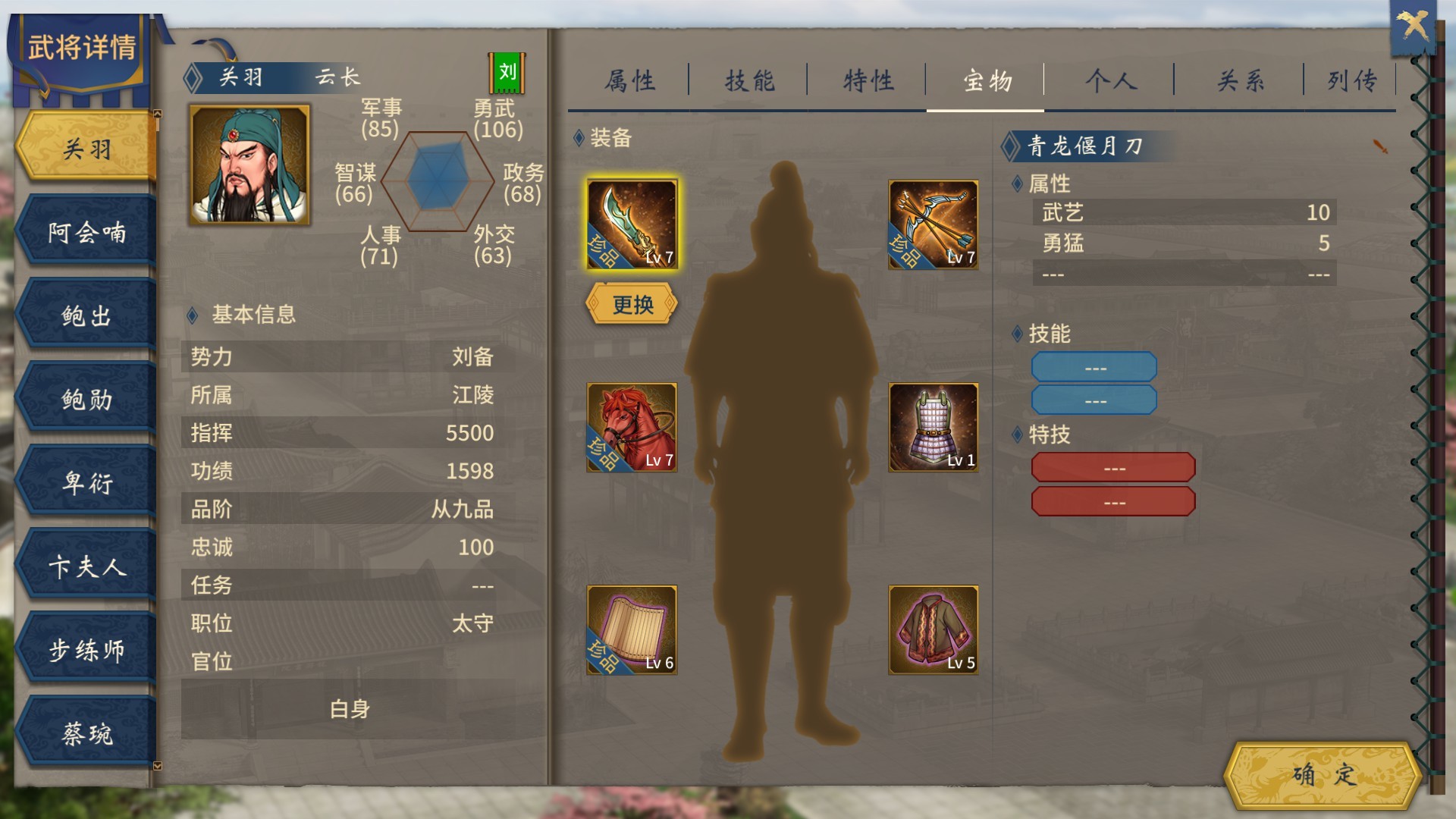Select the Lv 7 青龙偃月刀 weapon icon
1456x819 pixels.
[631, 225]
